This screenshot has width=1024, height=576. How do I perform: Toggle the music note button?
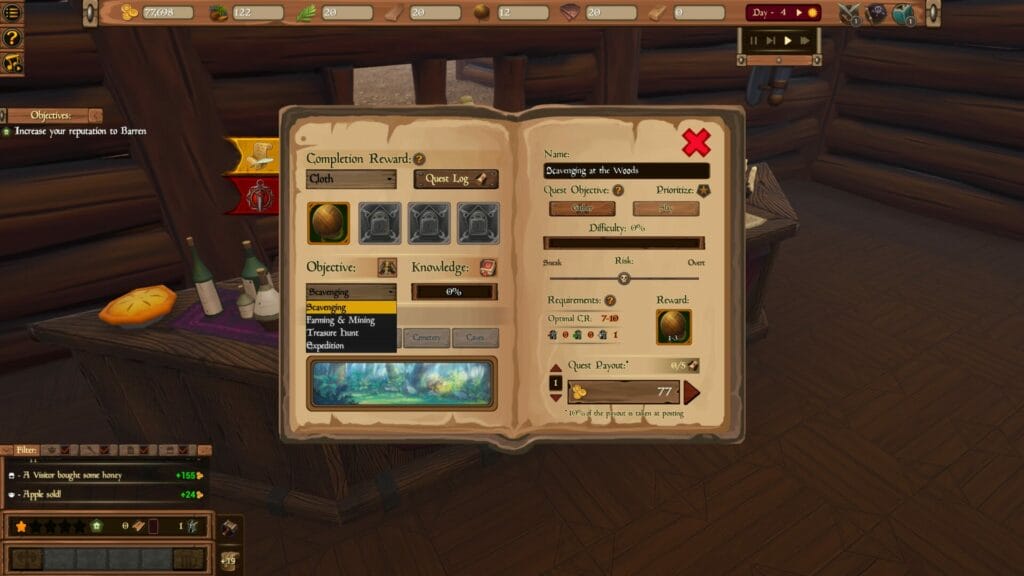coord(12,63)
